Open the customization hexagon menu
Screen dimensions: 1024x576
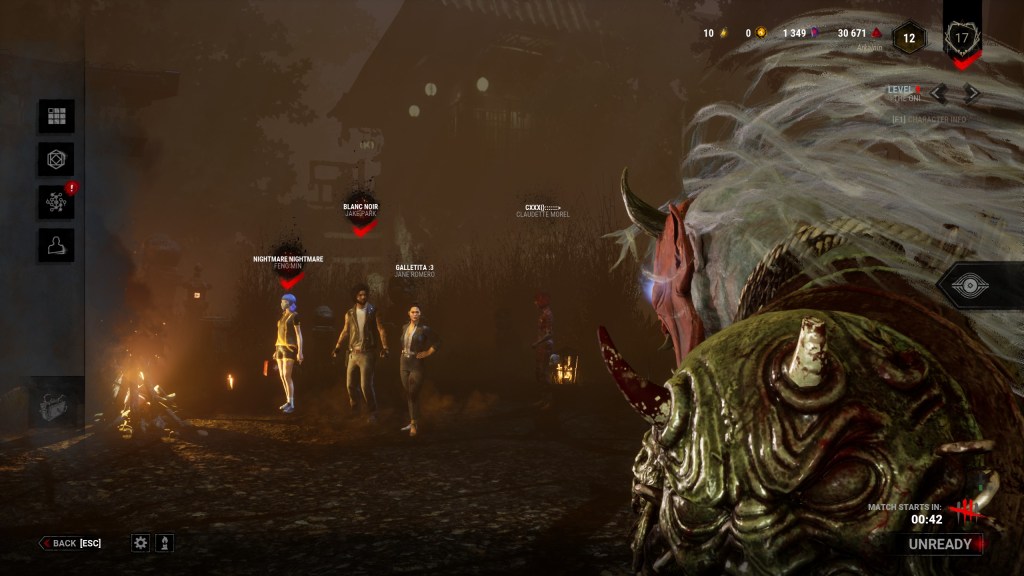(56, 159)
